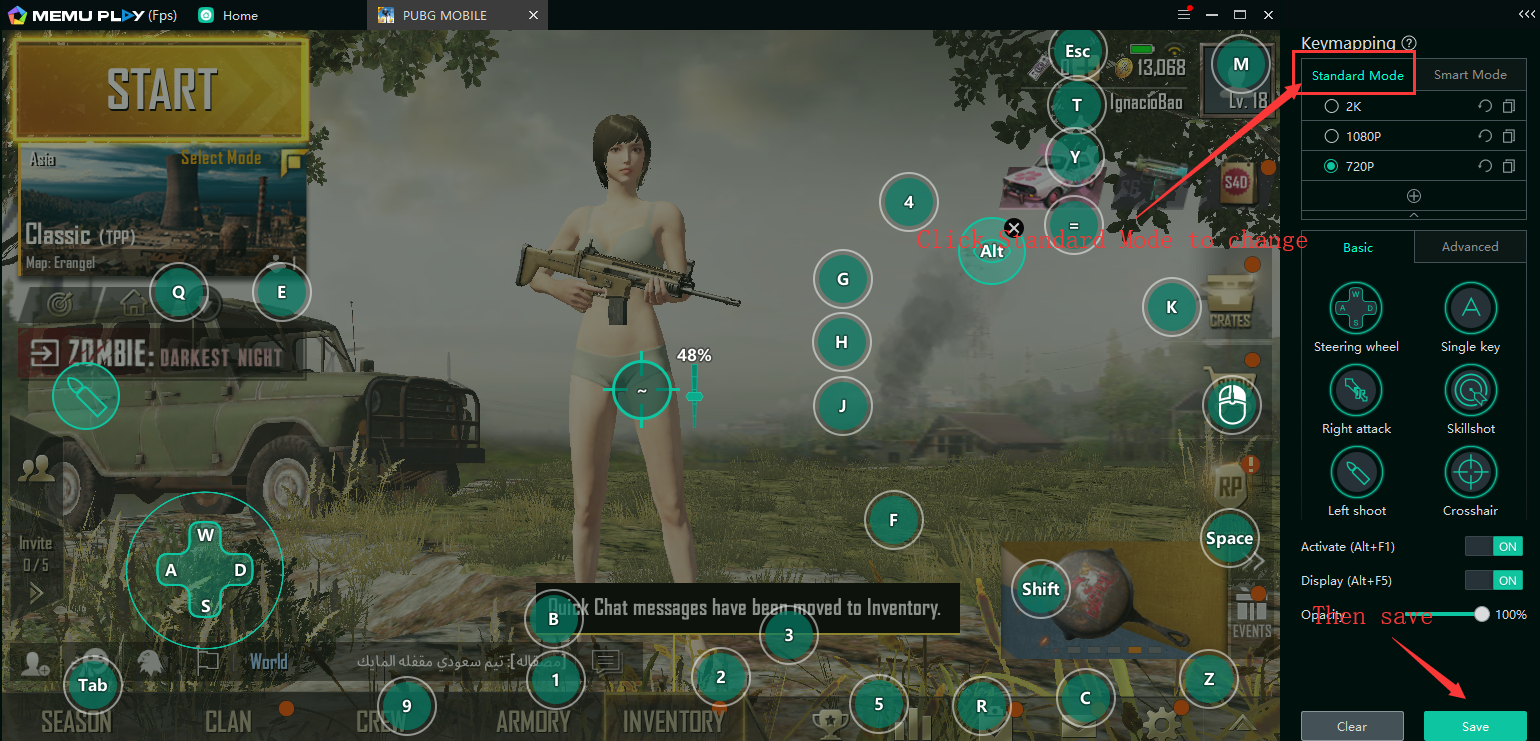Choose the 1080P resolution option

(1331, 136)
